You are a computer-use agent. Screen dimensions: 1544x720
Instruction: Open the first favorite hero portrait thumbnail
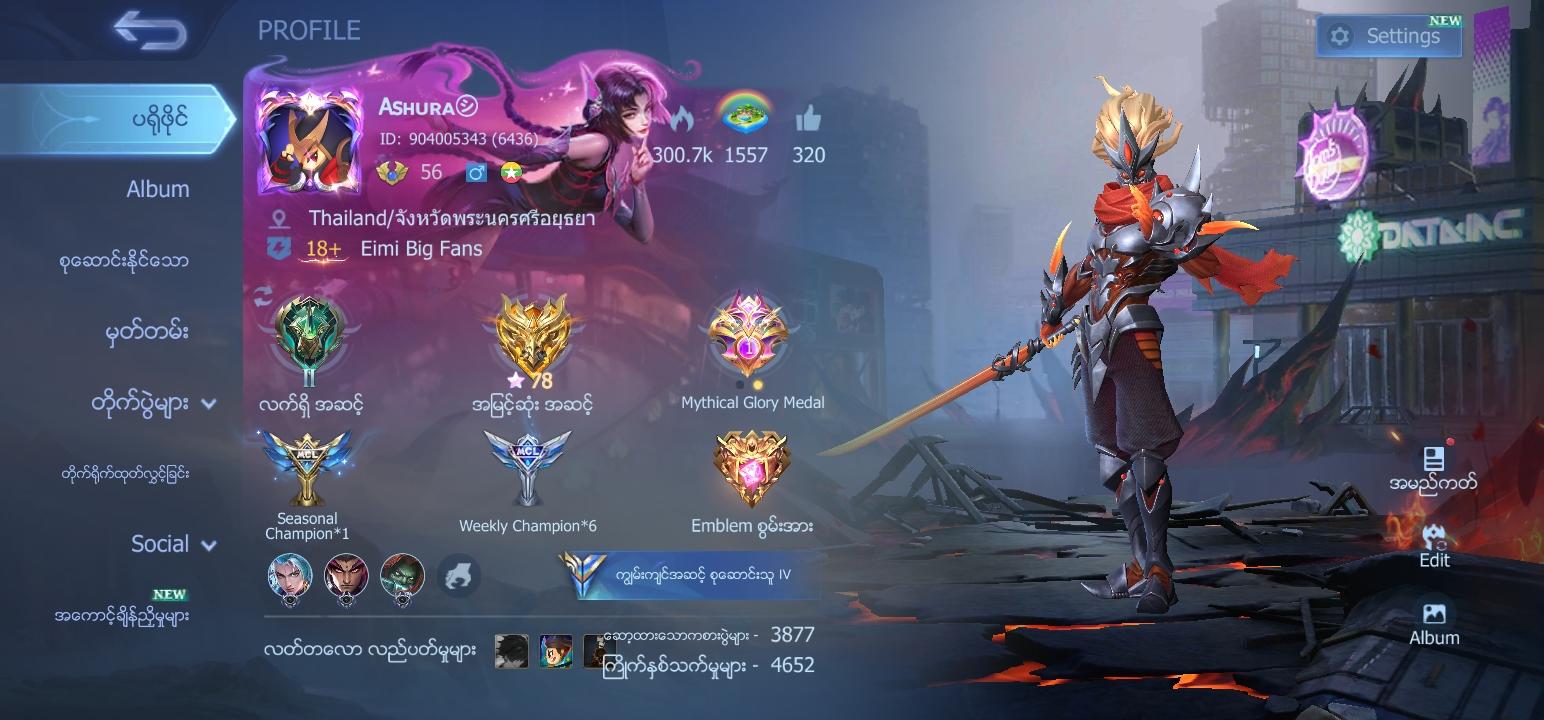(x=289, y=577)
